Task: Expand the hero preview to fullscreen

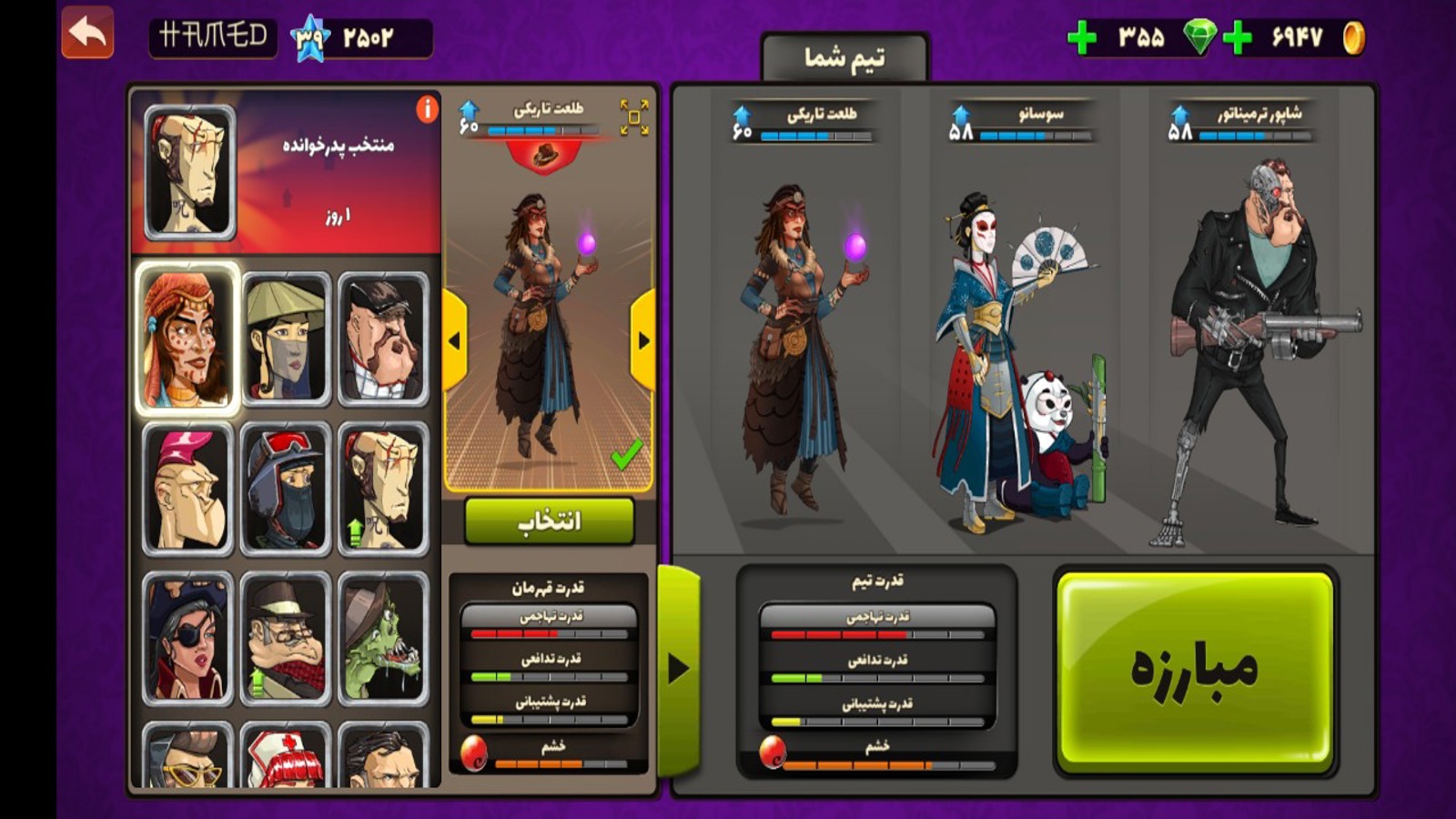Action: pos(633,117)
